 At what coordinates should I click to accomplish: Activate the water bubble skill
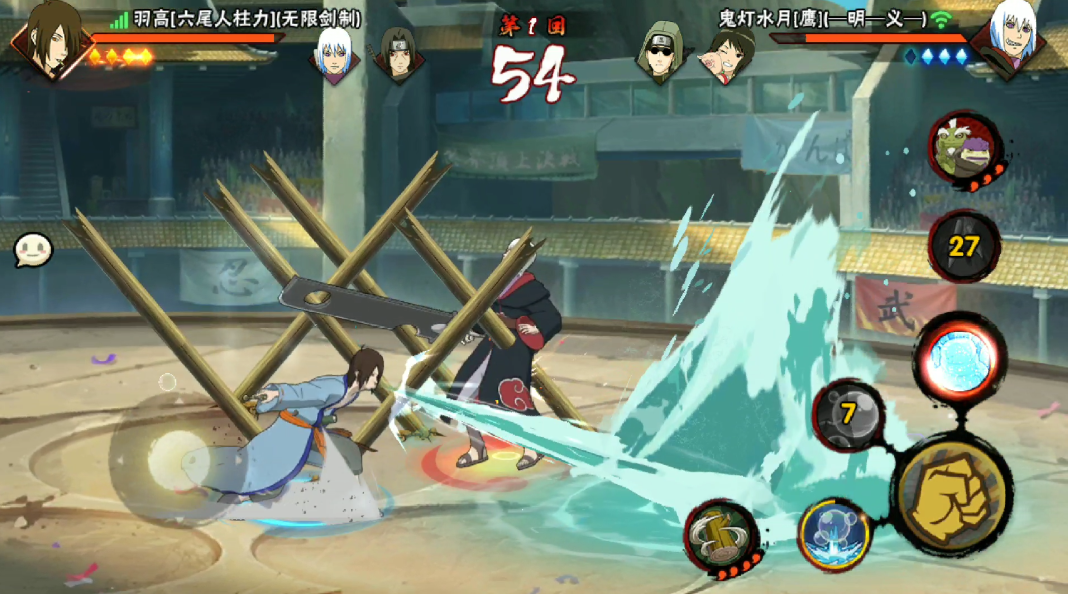[833, 533]
